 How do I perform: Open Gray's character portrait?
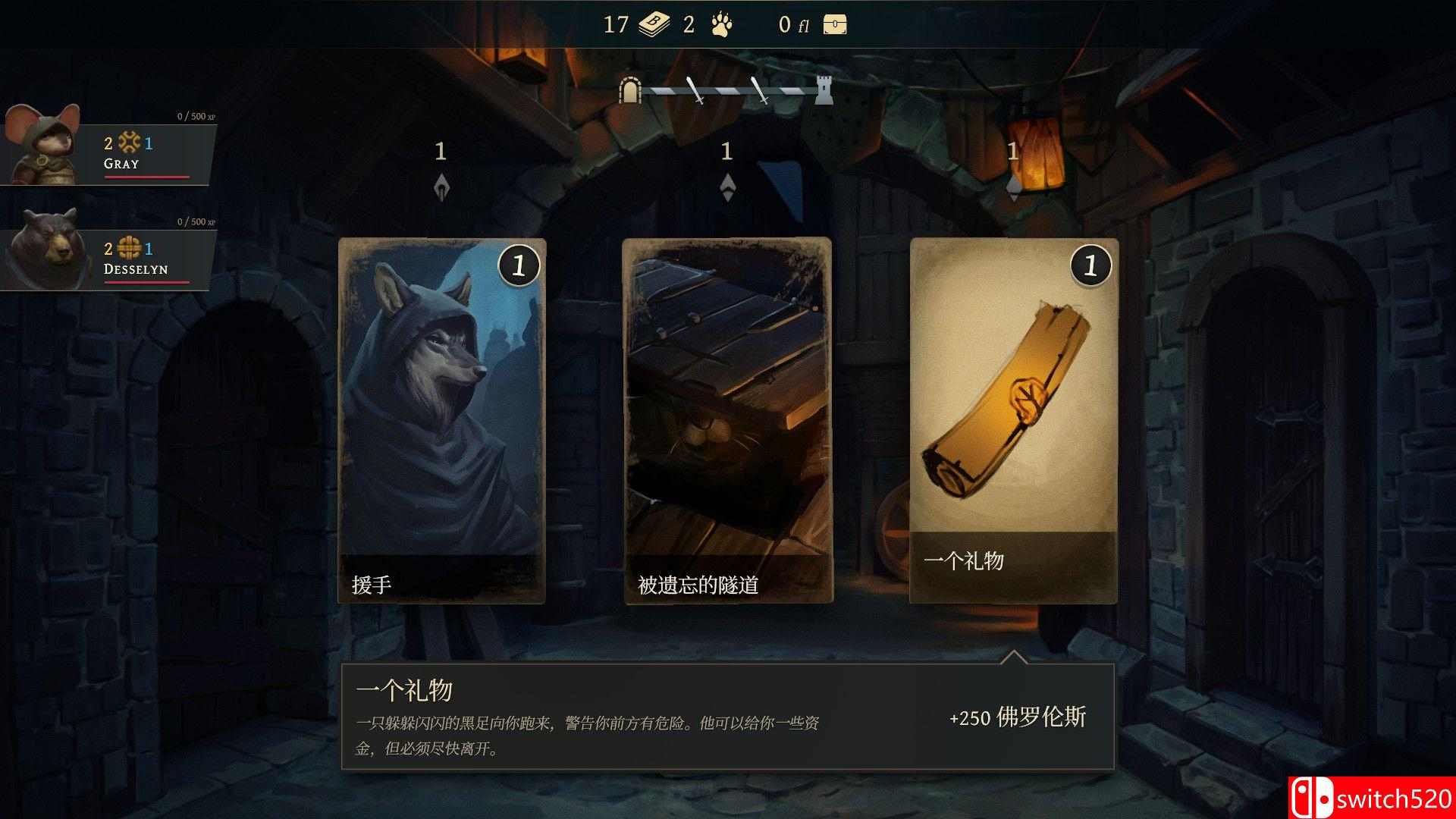[42, 148]
